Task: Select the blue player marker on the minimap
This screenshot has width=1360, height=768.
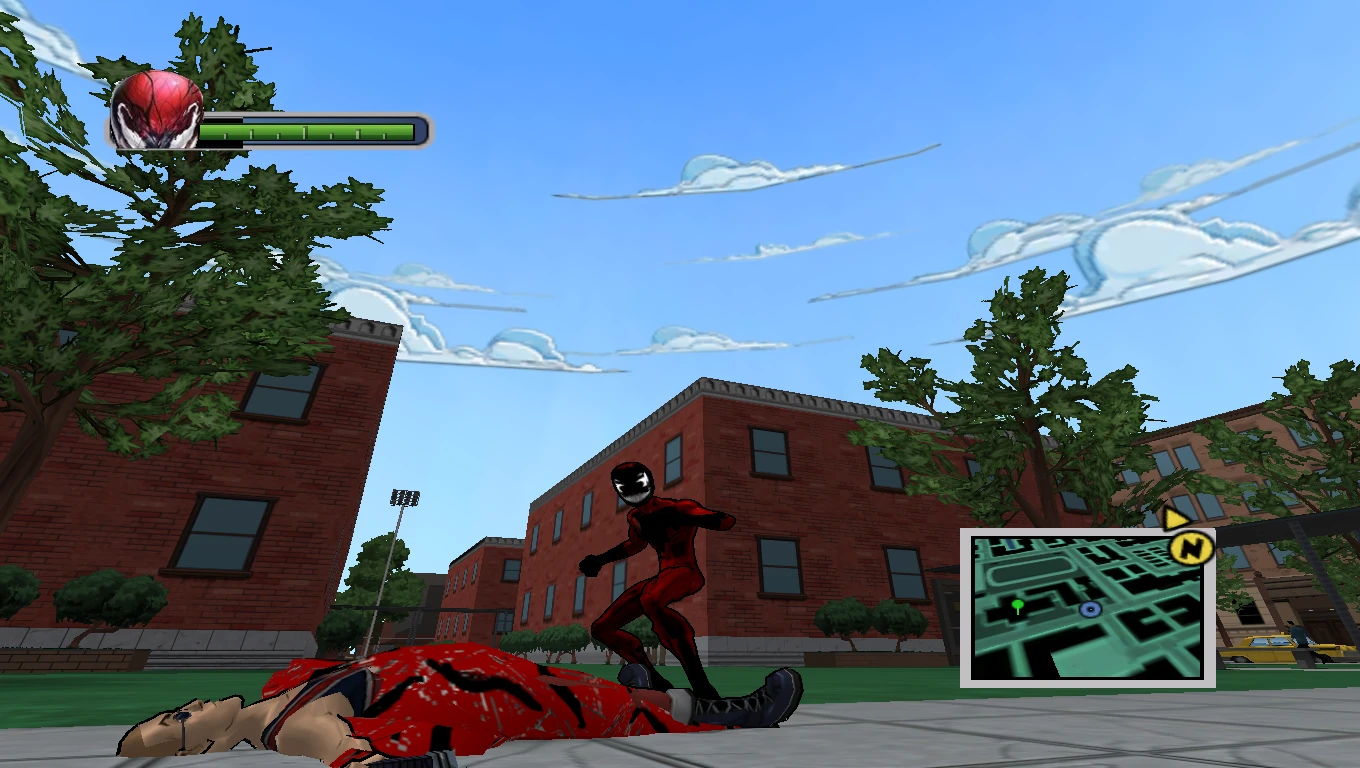Action: tap(1088, 611)
